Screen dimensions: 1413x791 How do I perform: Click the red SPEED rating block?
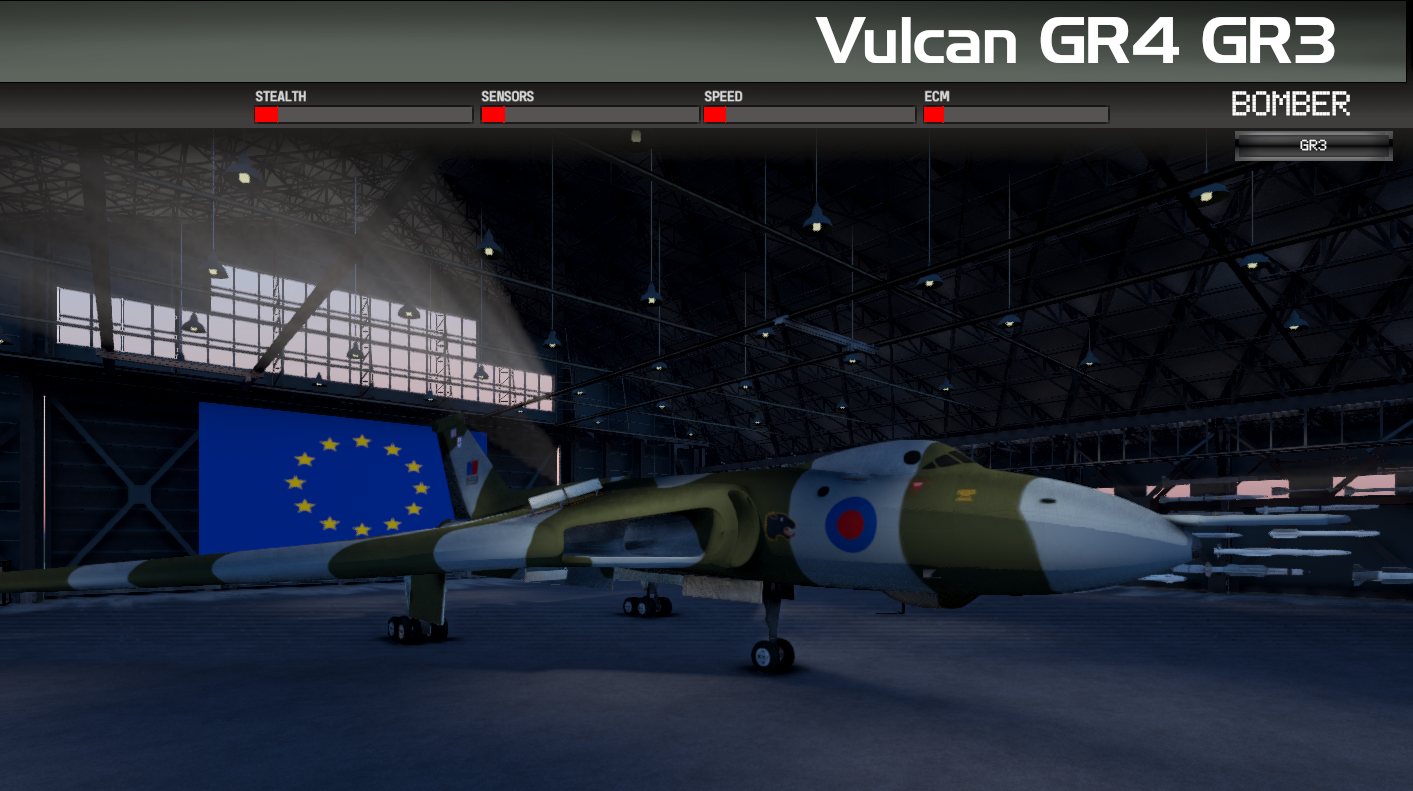(714, 114)
